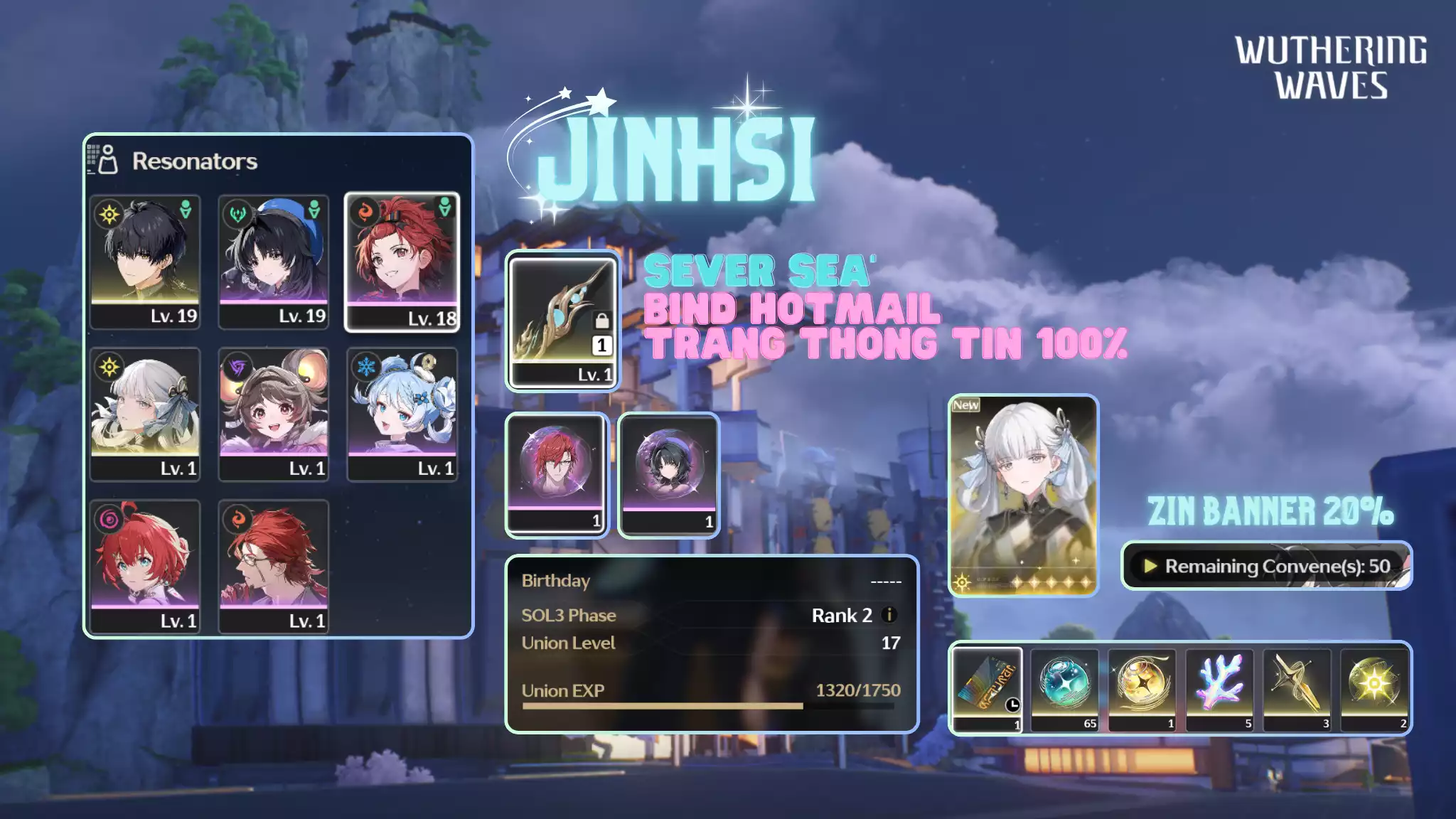Select the ticket item with clock badge
Viewport: 1456px width, 819px height.
pos(987,688)
